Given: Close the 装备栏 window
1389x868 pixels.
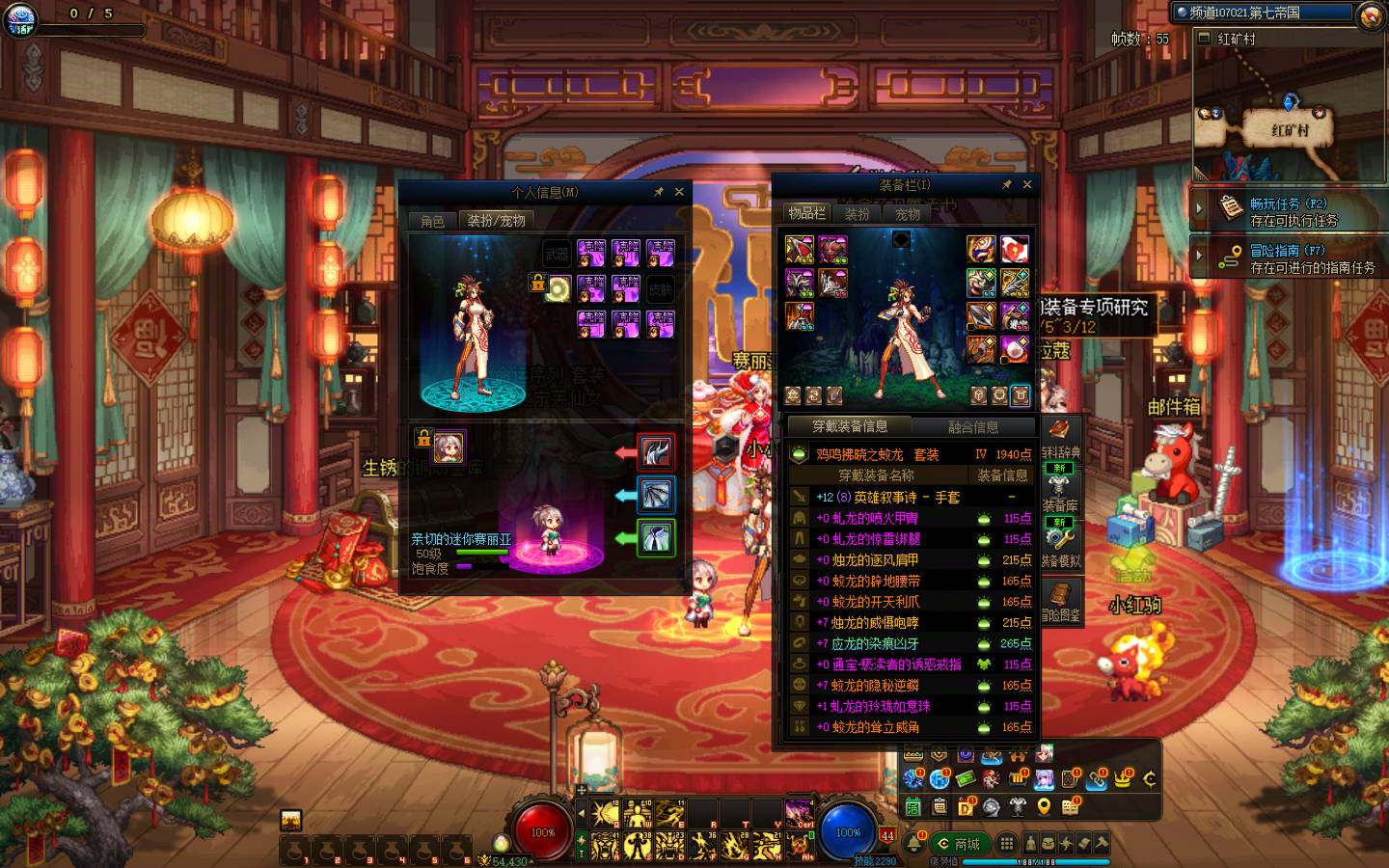Looking at the screenshot, I should click(x=1027, y=184).
